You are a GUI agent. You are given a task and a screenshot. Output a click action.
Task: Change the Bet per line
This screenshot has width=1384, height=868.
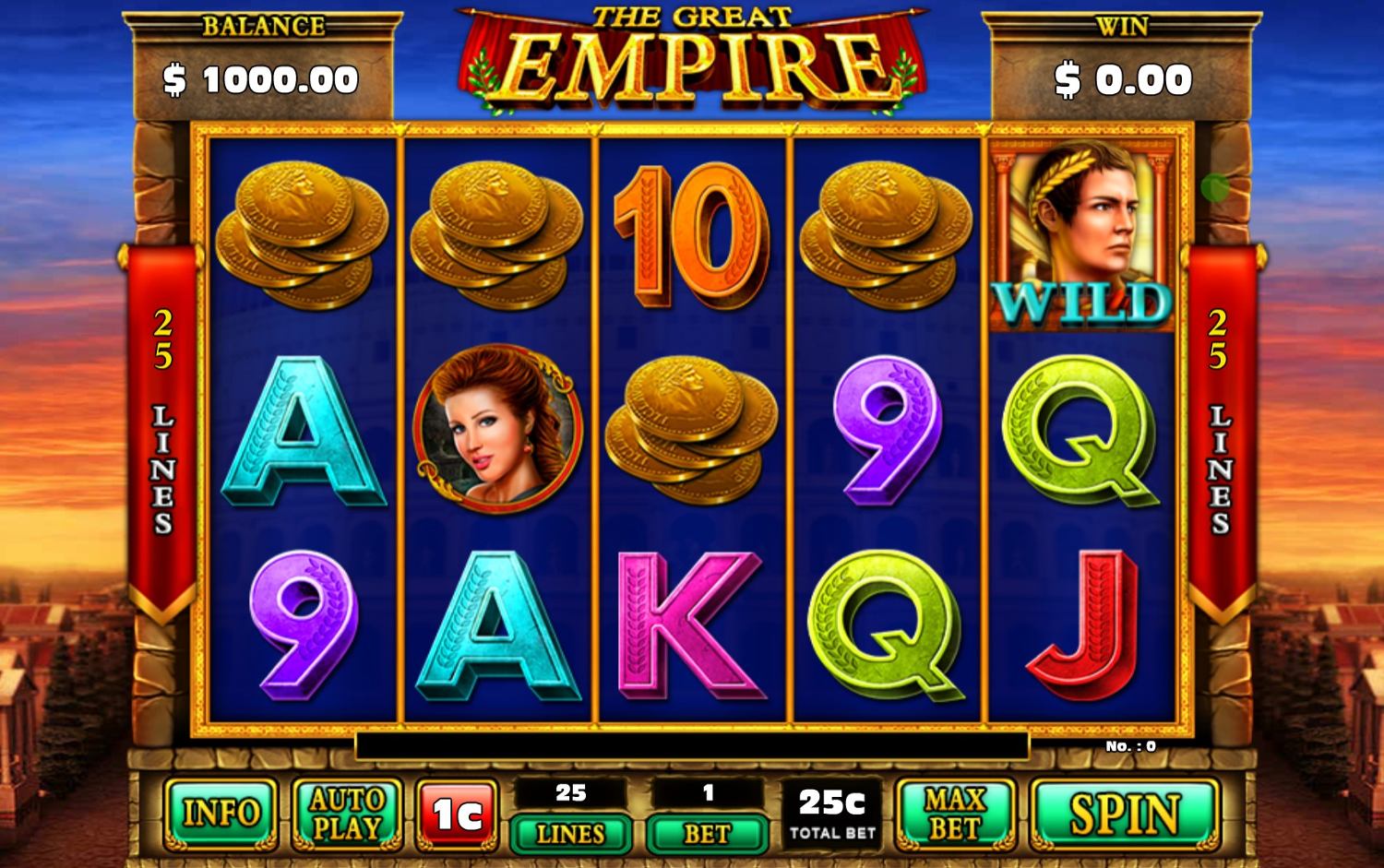point(707,834)
